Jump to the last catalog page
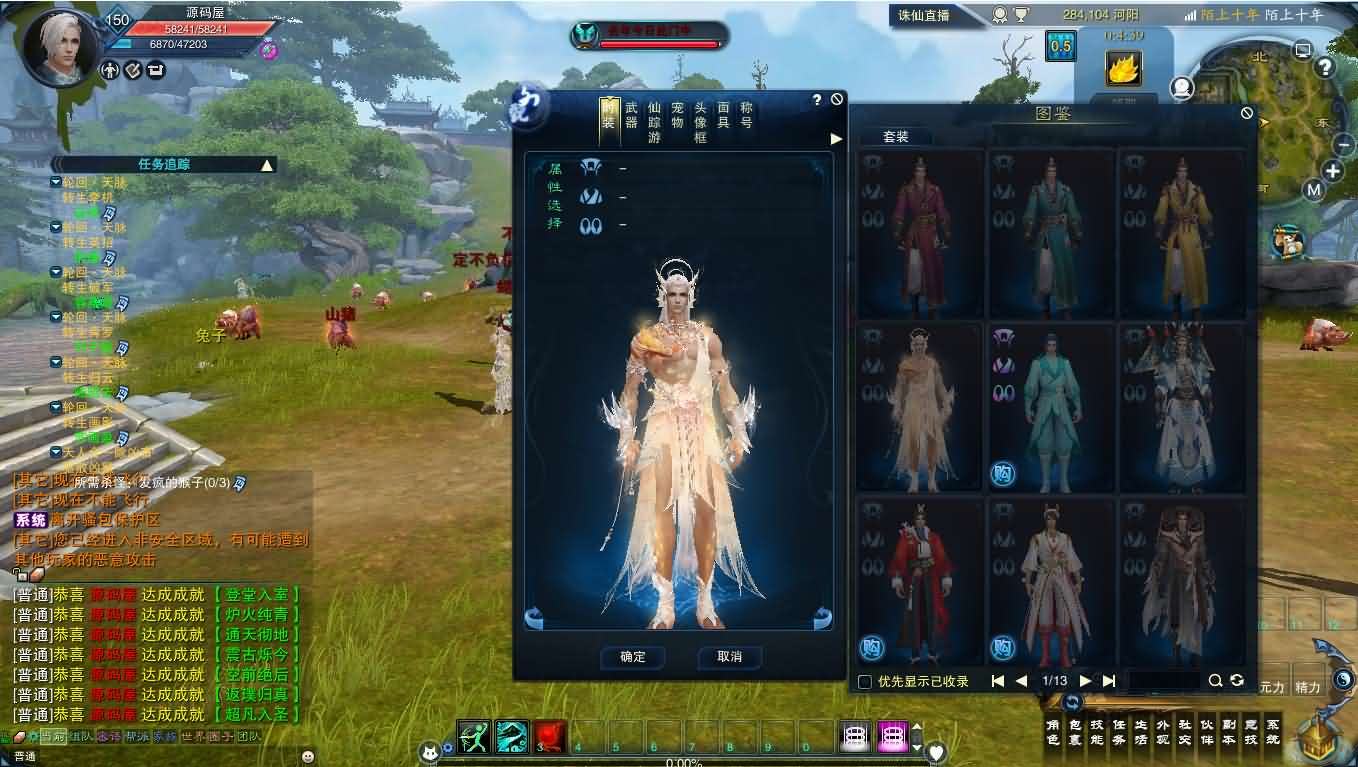The image size is (1358, 767). 1108,681
